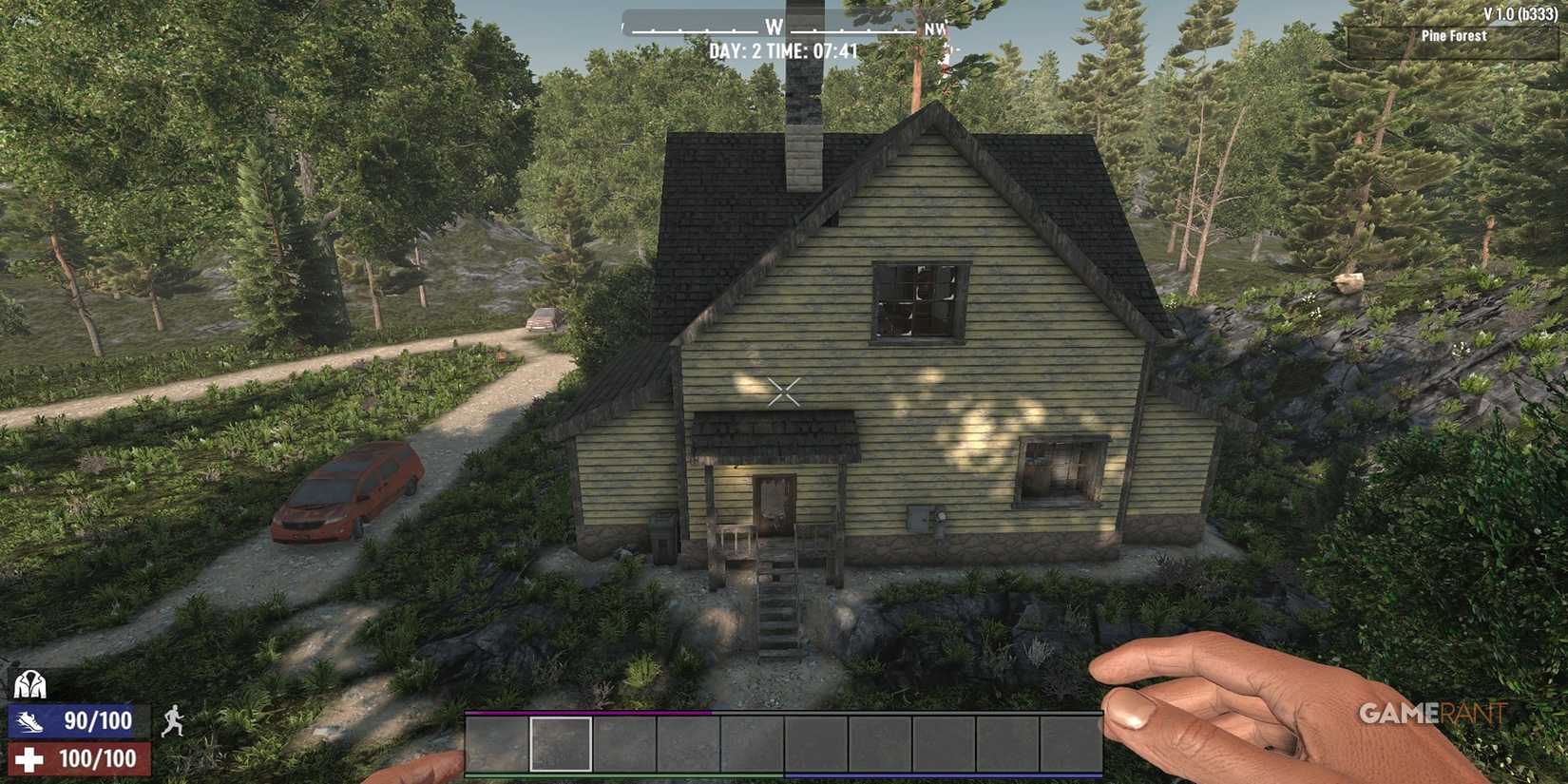The width and height of the screenshot is (1568, 784).
Task: Click the first hotbar slot
Action: [x=494, y=742]
